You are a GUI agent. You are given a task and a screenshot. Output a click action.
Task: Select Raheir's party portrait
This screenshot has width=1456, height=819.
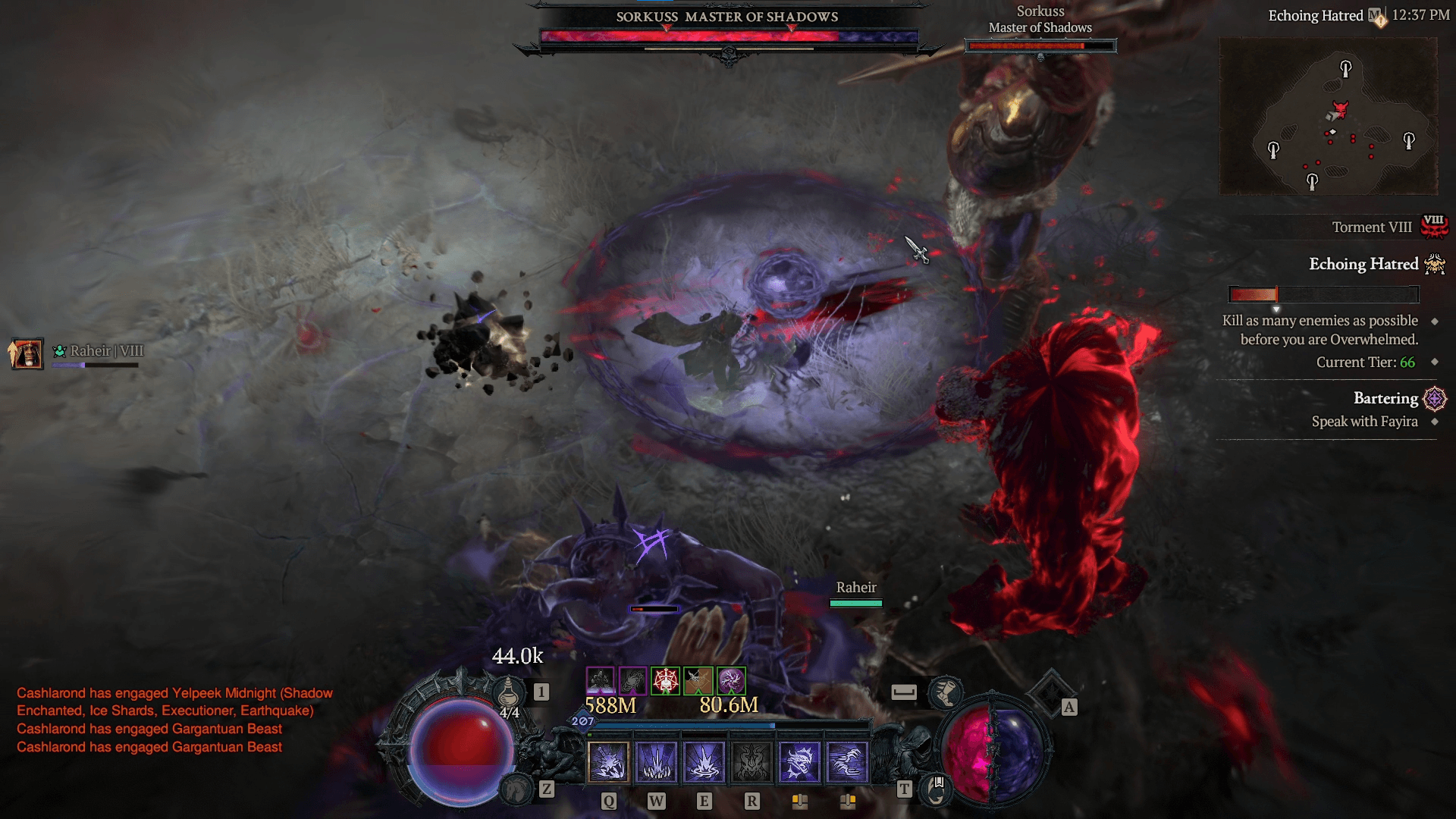point(27,353)
